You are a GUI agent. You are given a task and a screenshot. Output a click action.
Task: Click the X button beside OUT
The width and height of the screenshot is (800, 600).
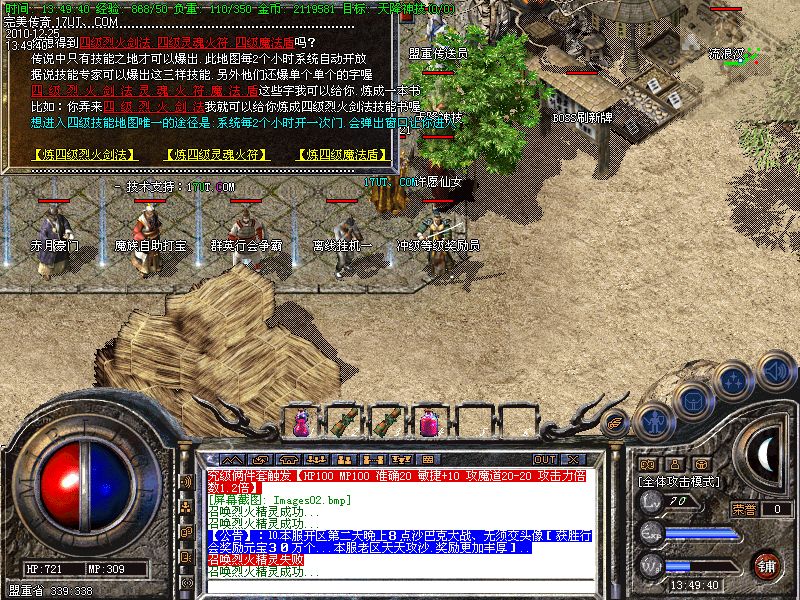[x=572, y=459]
